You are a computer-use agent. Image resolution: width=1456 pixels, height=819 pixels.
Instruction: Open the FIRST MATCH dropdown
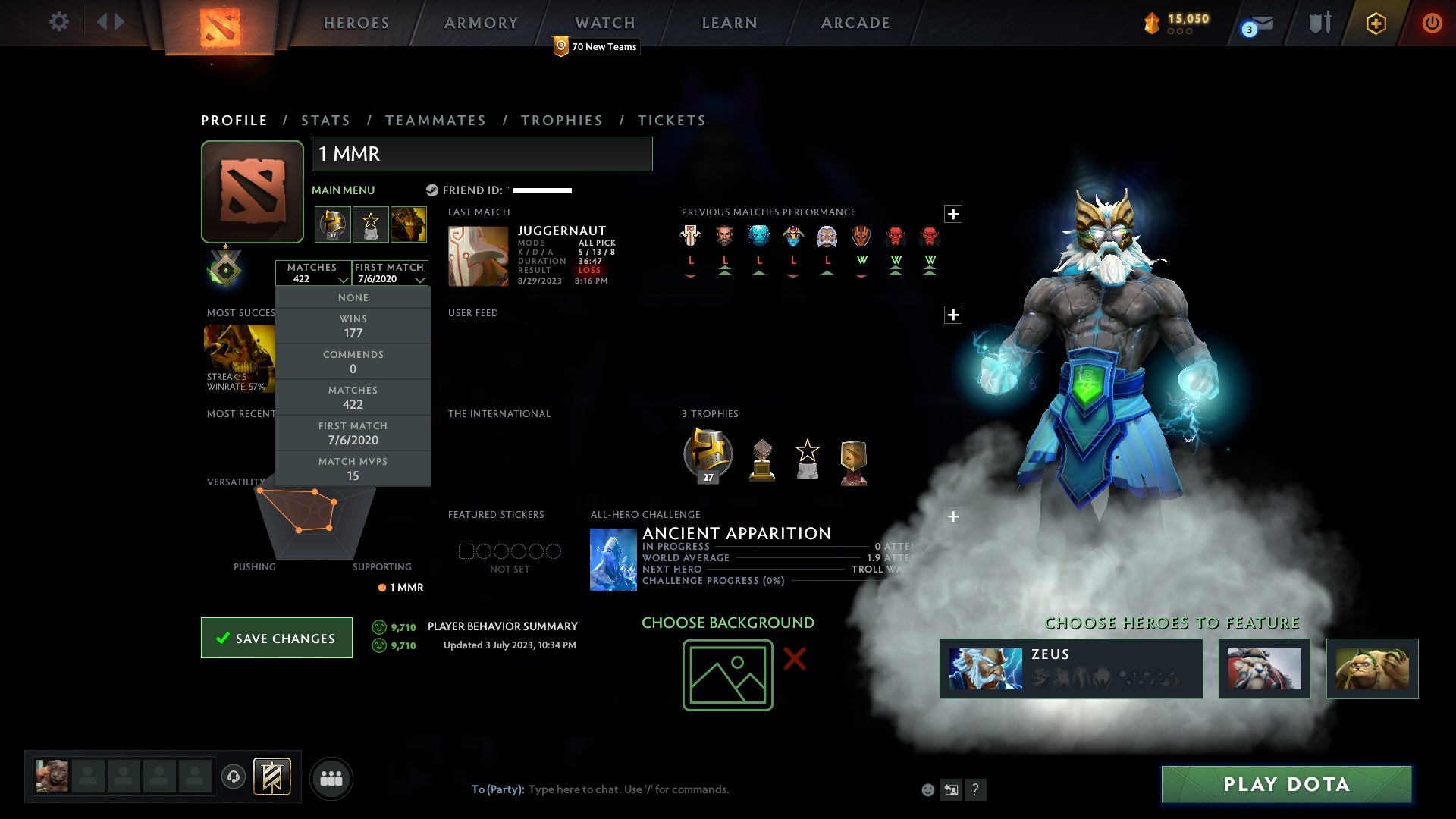coord(390,273)
